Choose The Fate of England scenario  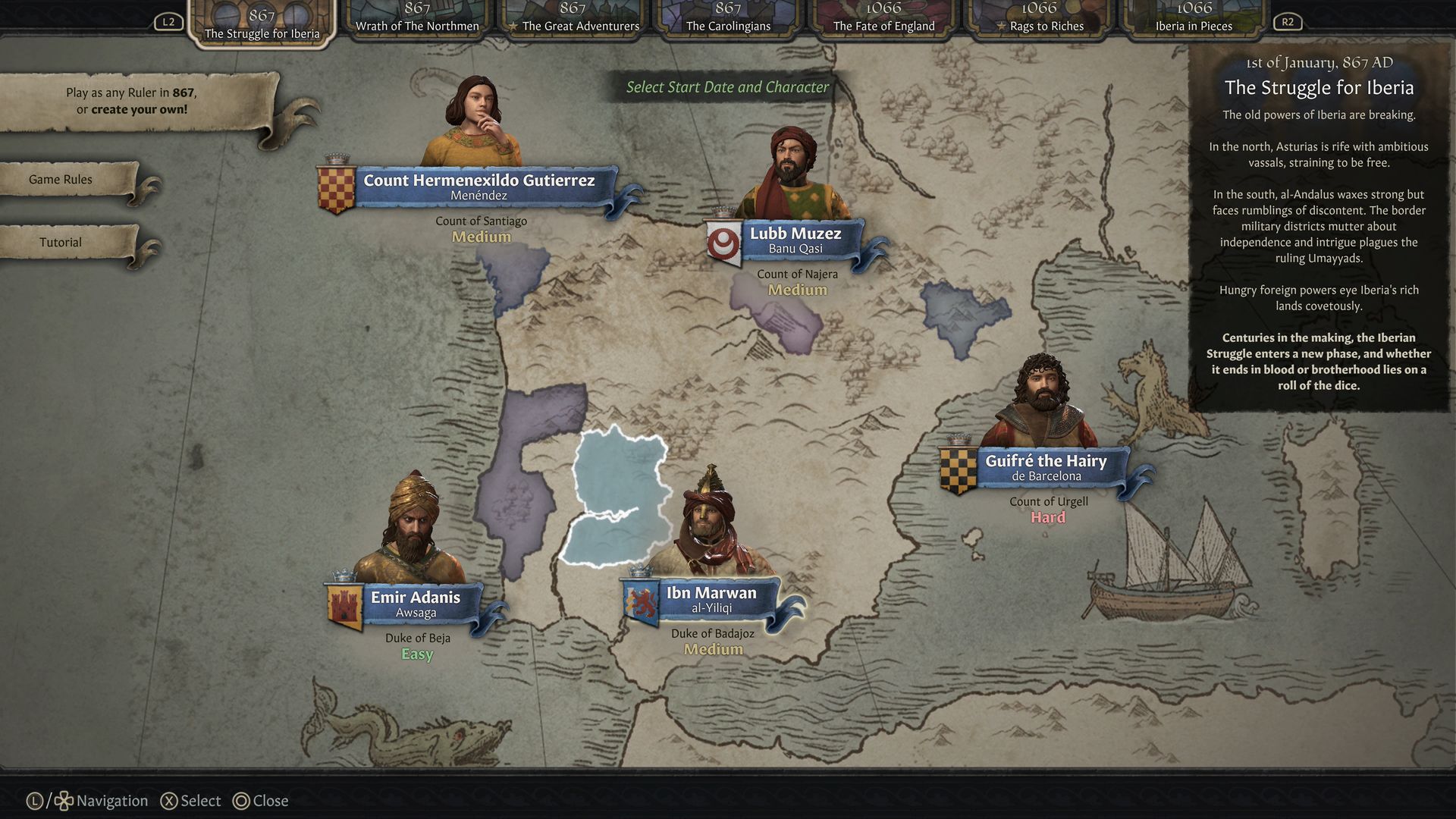click(883, 20)
